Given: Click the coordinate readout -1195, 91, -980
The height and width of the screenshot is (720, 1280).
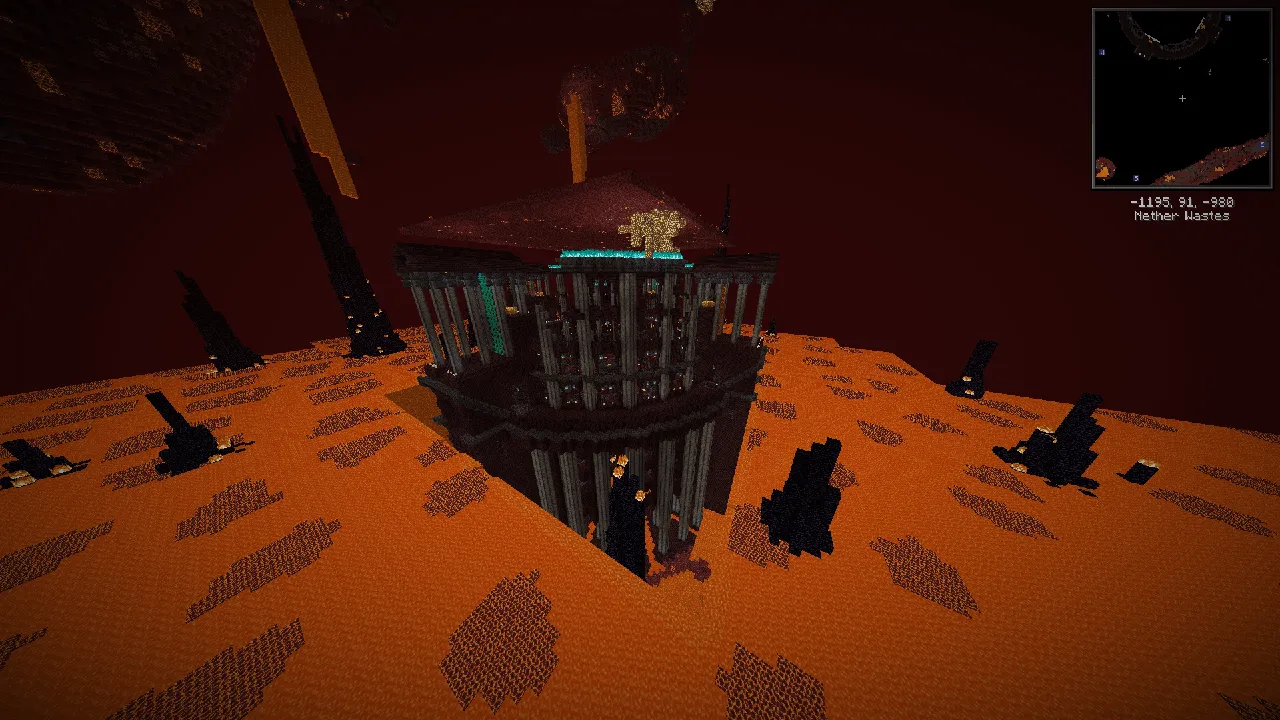Looking at the screenshot, I should [1181, 202].
